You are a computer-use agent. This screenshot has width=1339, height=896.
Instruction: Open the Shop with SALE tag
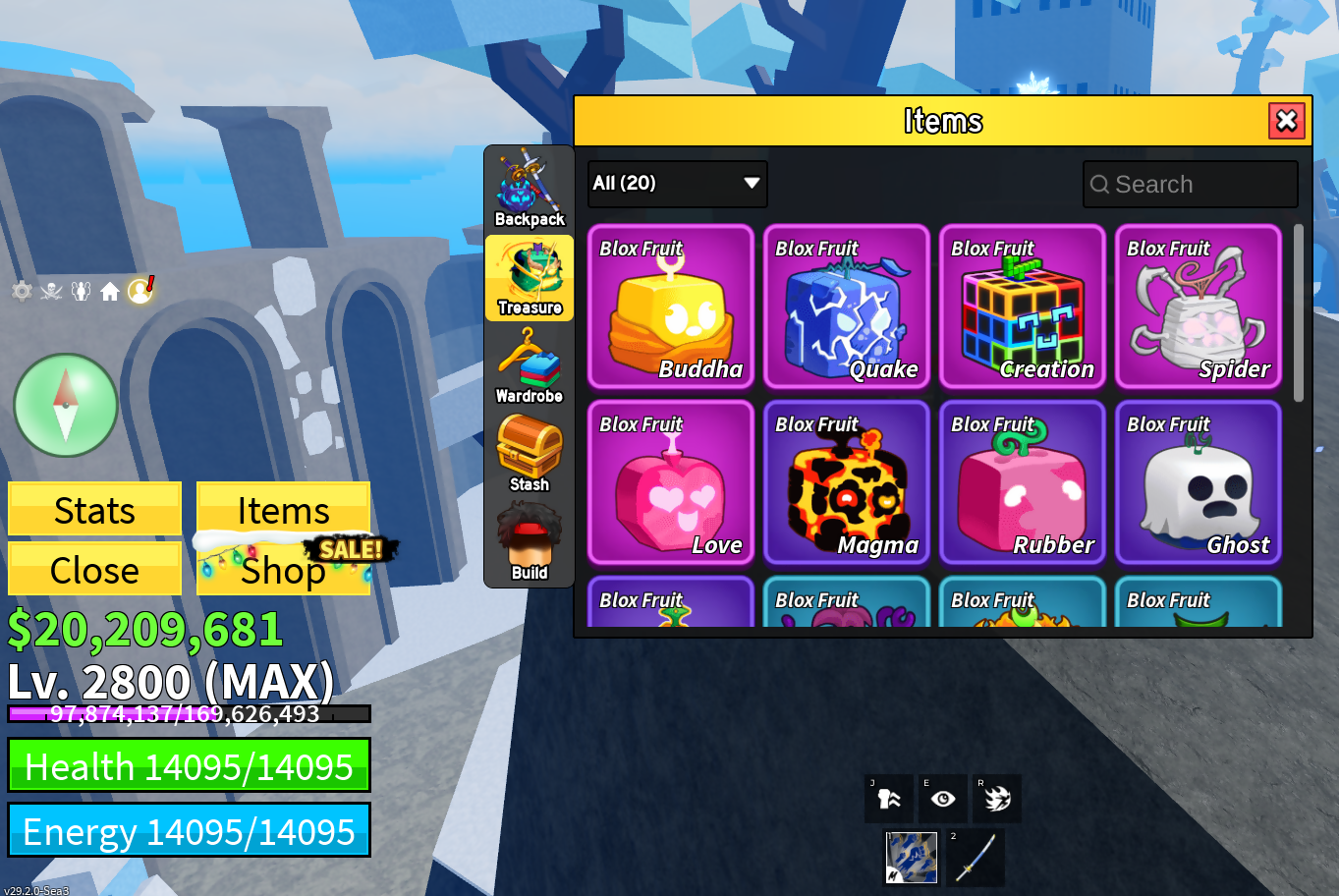click(283, 570)
